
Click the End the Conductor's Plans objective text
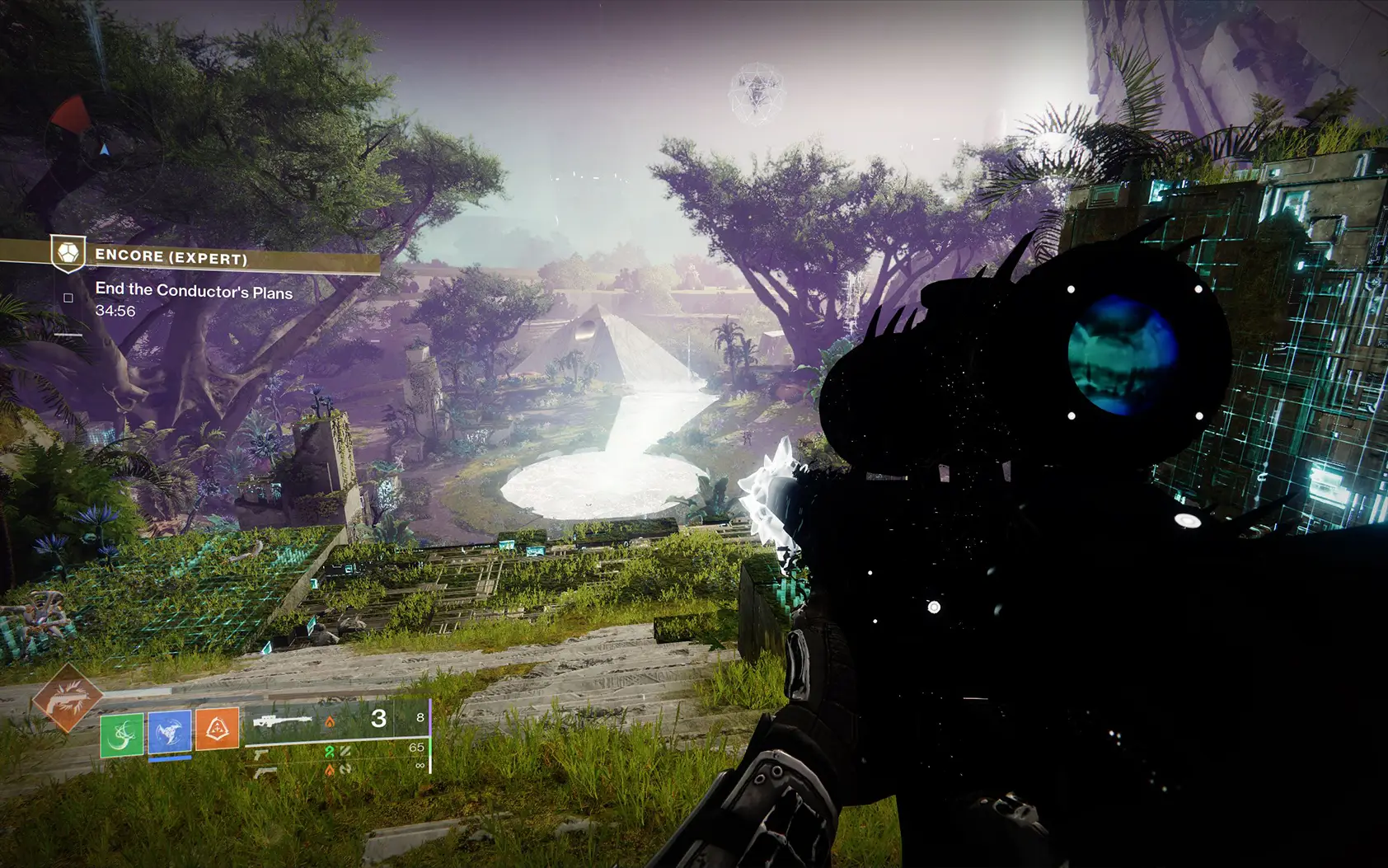193,292
